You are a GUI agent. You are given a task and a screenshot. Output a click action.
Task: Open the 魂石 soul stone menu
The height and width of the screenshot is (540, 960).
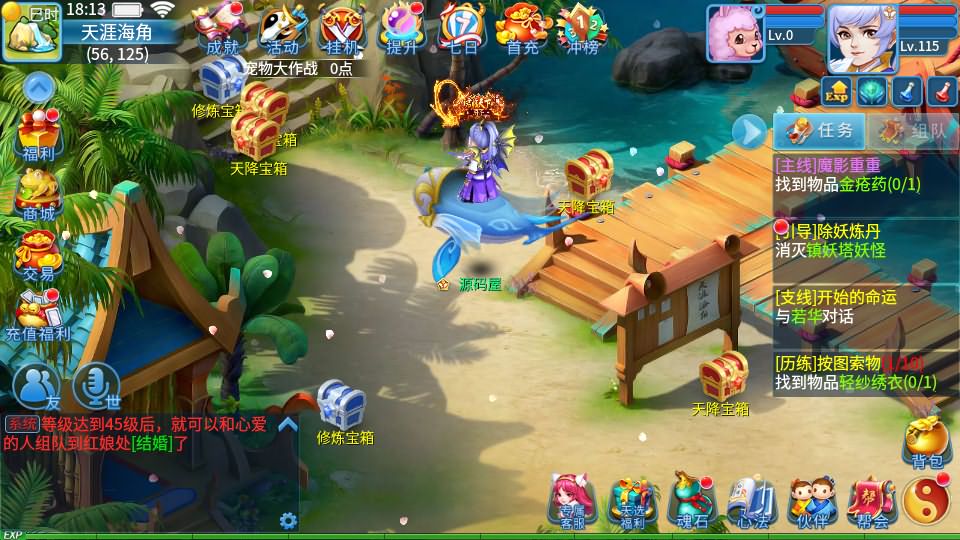[x=692, y=500]
